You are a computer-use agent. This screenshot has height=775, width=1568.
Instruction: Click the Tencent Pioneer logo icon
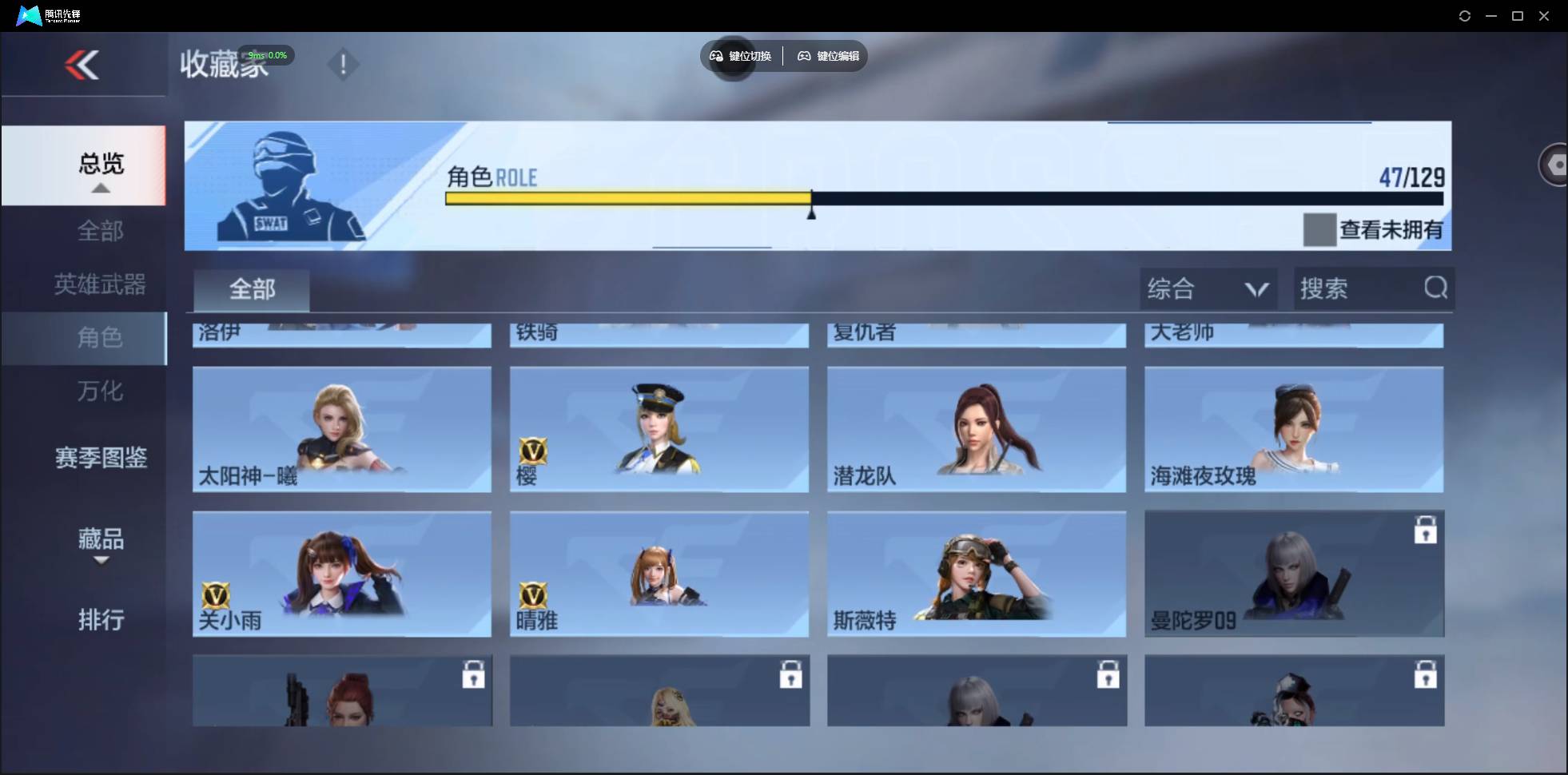point(28,15)
